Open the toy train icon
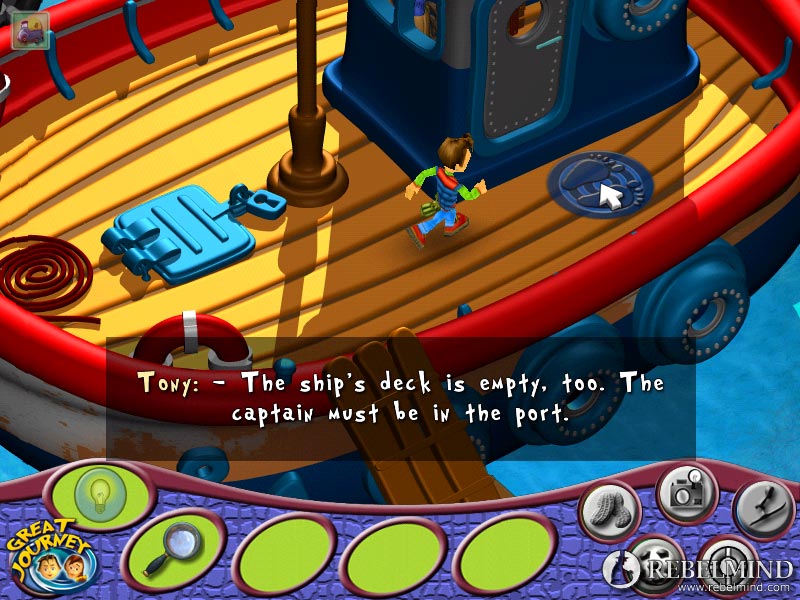Image resolution: width=800 pixels, height=600 pixels. tap(29, 32)
